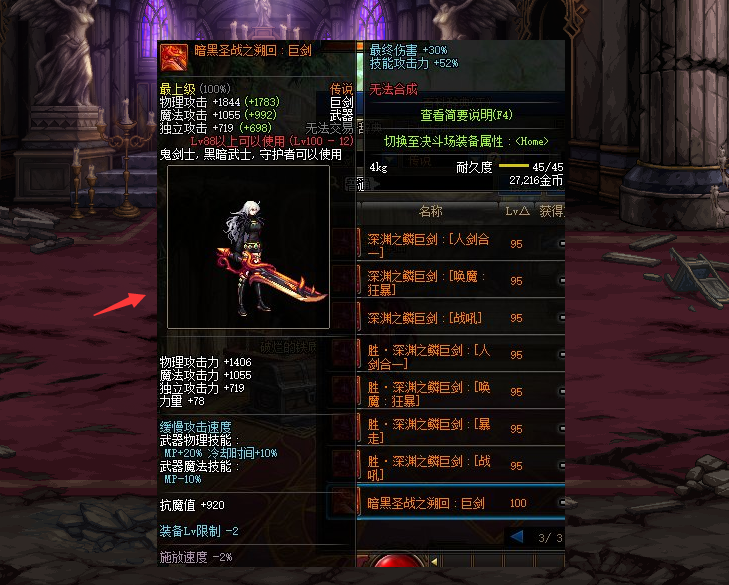Choose the 胜 · 深渊之鳞巨剑 : [暴走] entry

click(430, 429)
